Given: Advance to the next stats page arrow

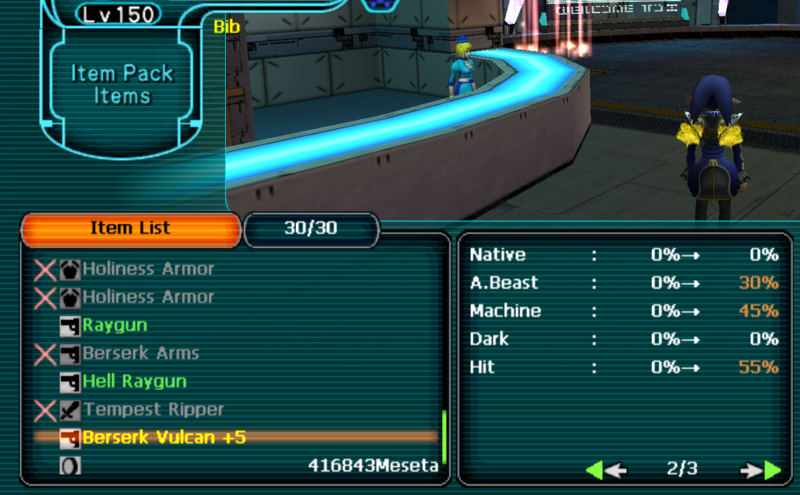Looking at the screenshot, I should click(760, 469).
